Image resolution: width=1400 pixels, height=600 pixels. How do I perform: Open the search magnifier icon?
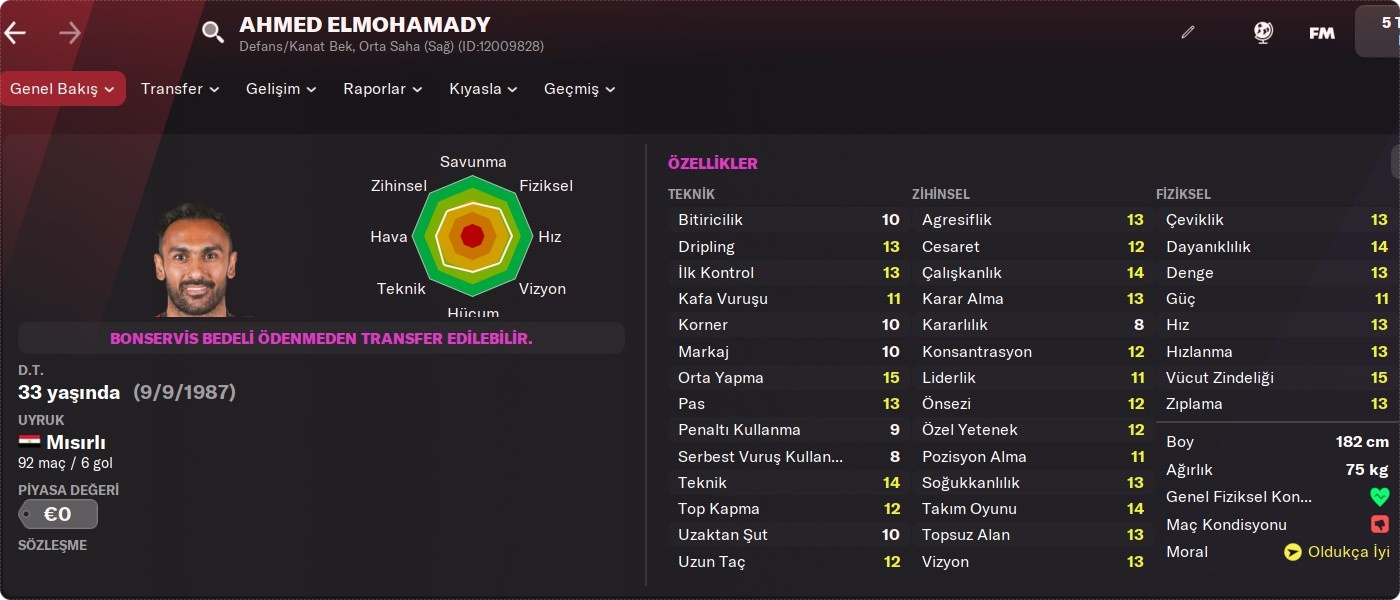[213, 33]
